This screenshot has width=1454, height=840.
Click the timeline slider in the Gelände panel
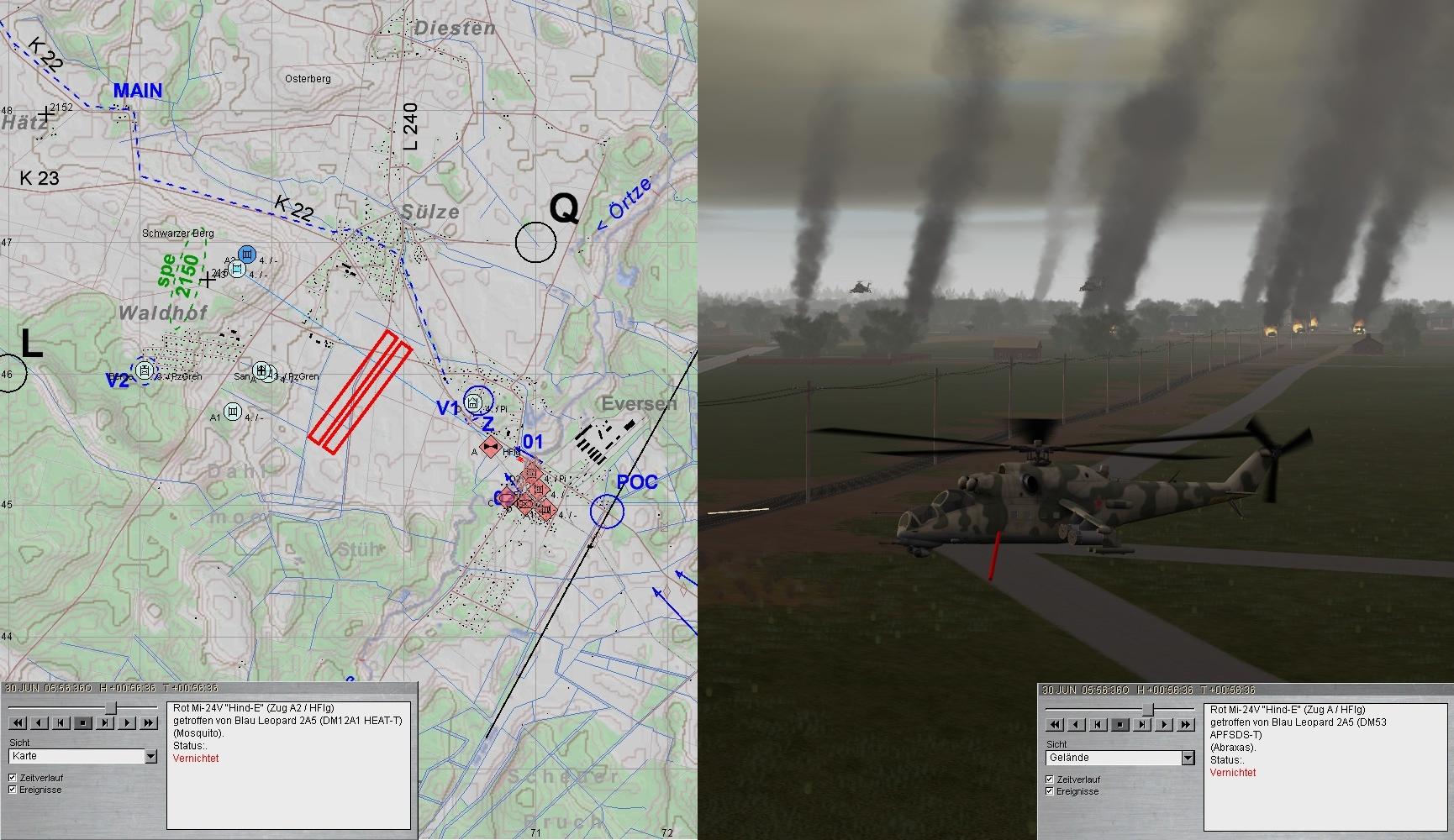(x=1146, y=710)
